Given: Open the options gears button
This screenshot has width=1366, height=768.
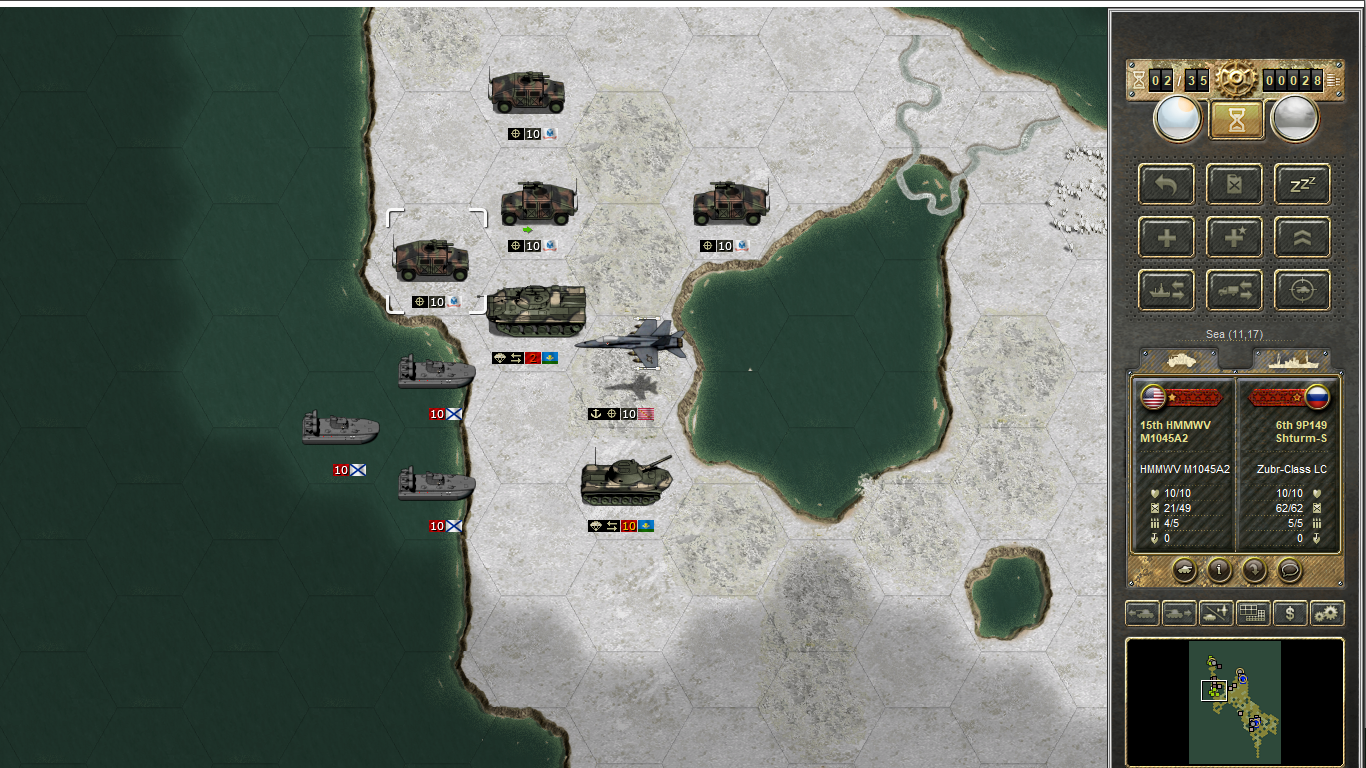Looking at the screenshot, I should 1327,613.
